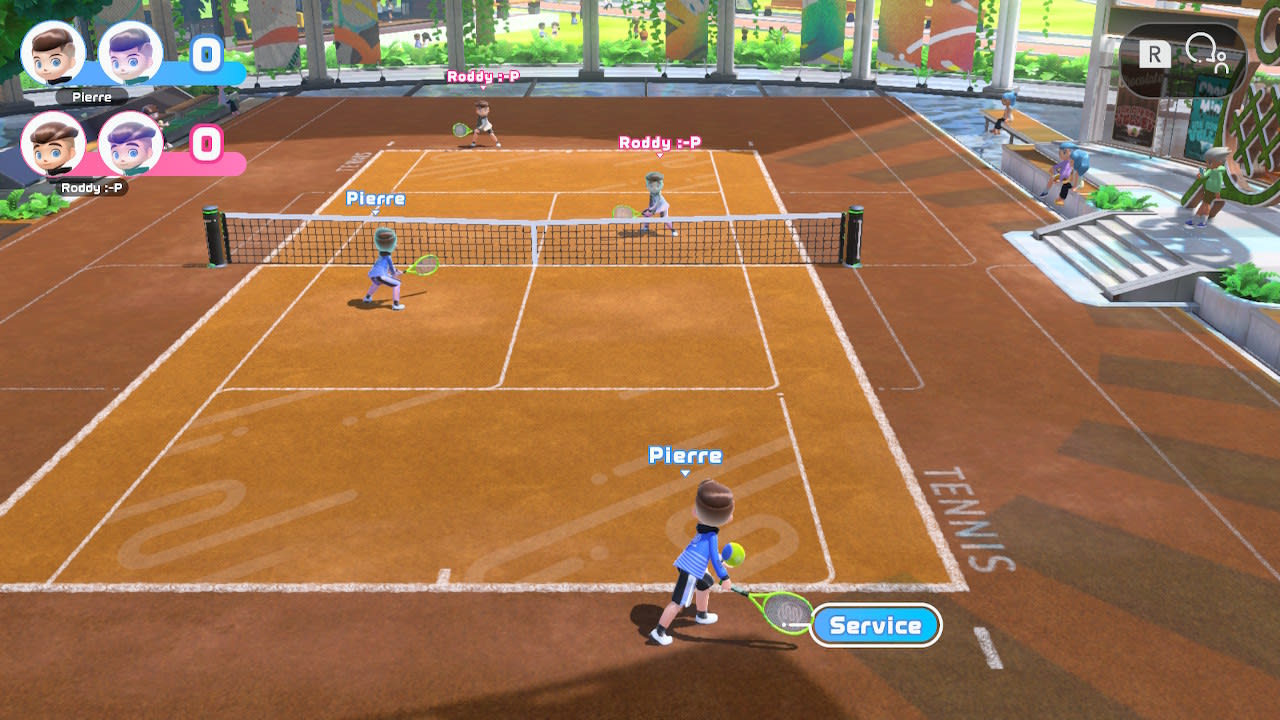Image resolution: width=1280 pixels, height=720 pixels.
Task: Click the blue Service bubble
Action: click(x=875, y=626)
